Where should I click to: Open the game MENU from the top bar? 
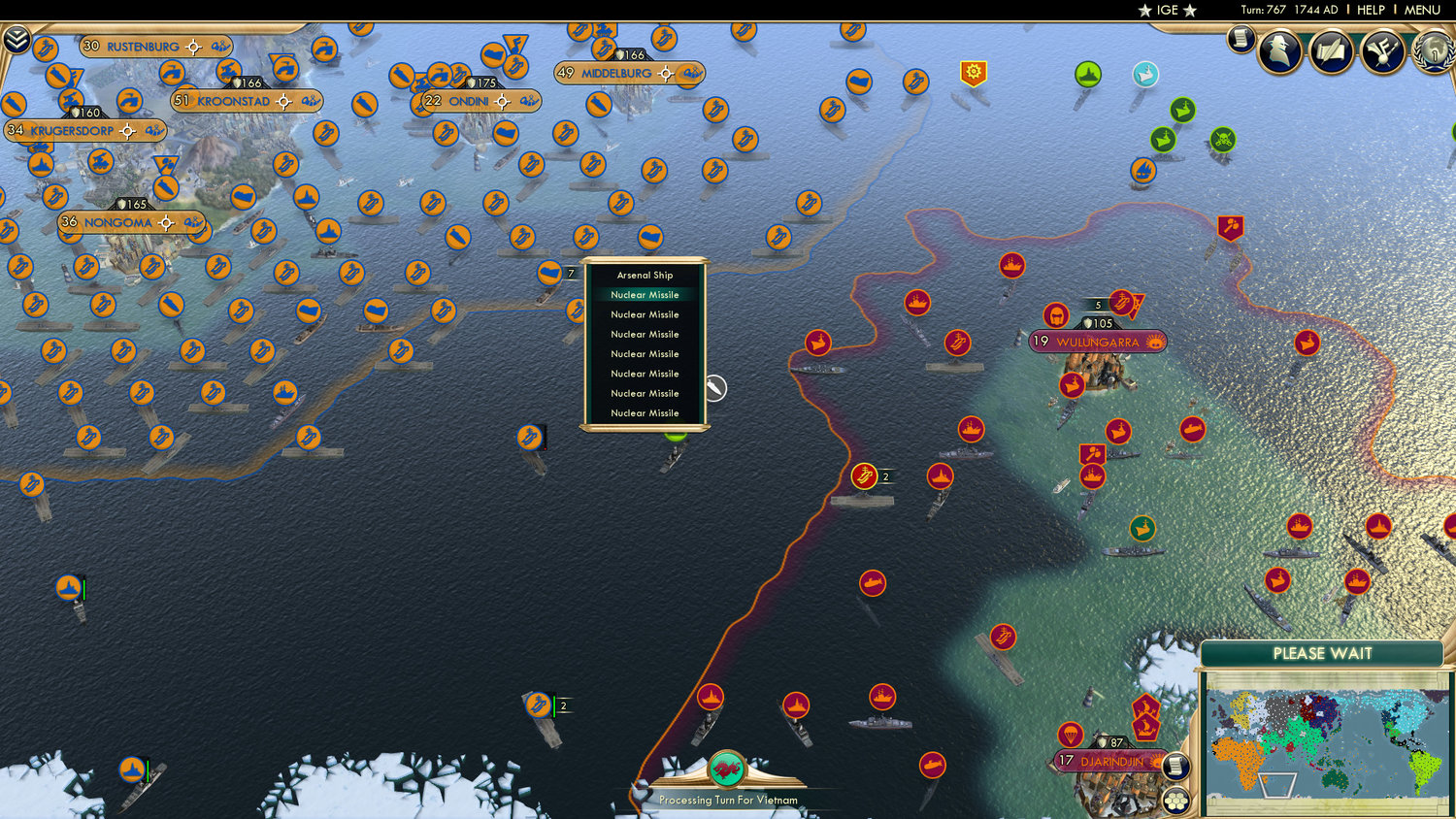[1421, 11]
